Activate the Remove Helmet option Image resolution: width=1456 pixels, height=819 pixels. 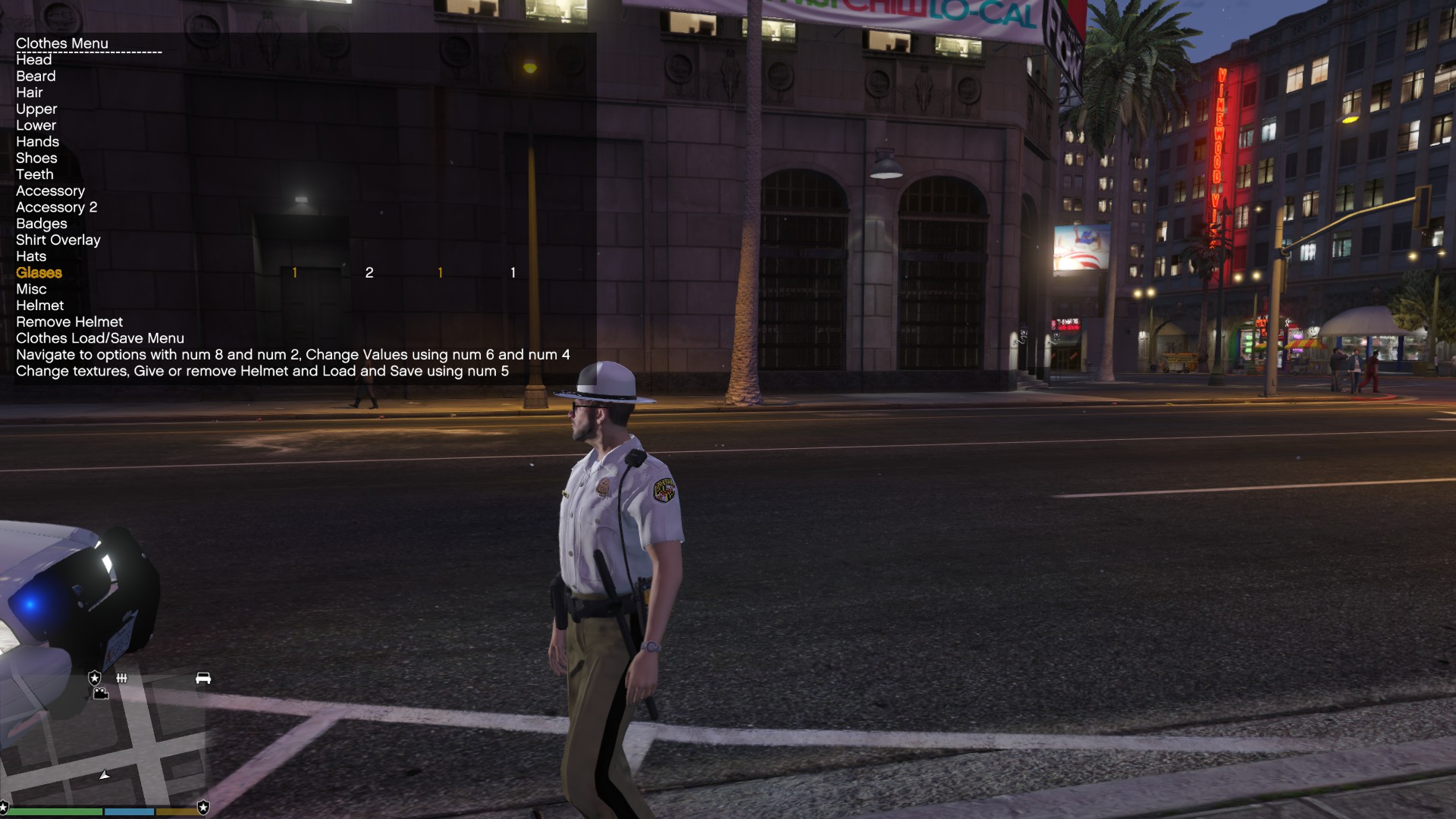point(70,322)
